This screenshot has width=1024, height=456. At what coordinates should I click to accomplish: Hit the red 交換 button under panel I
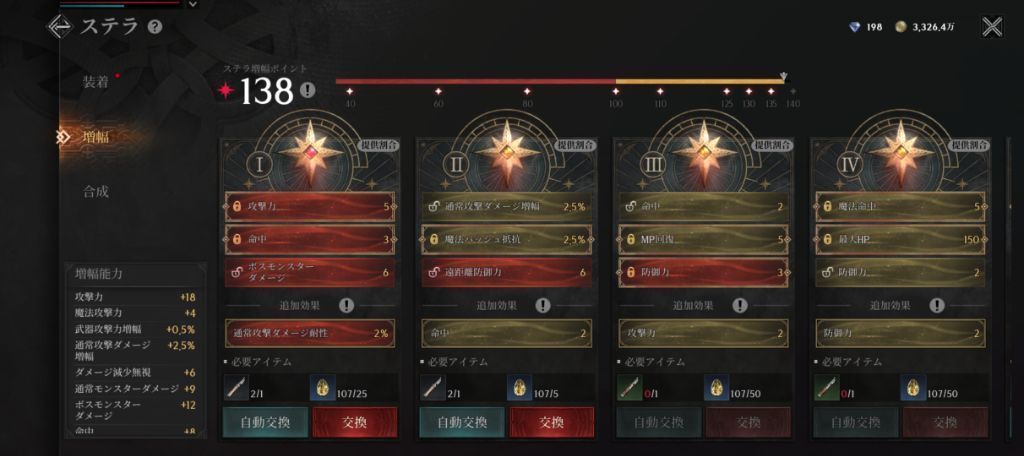click(355, 422)
